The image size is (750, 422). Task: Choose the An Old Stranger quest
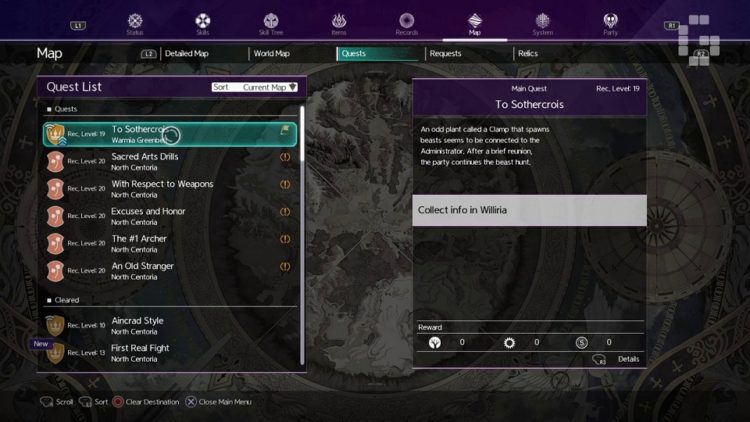[170, 270]
